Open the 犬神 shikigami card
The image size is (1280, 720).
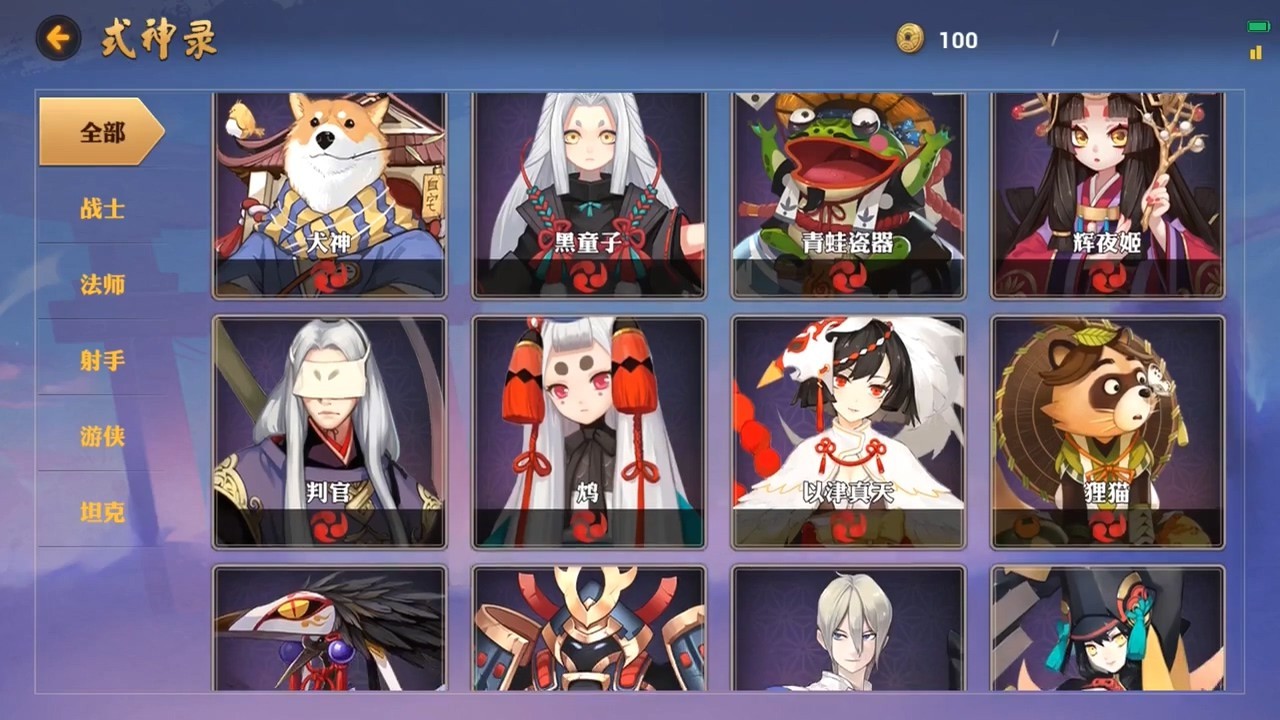[x=329, y=195]
